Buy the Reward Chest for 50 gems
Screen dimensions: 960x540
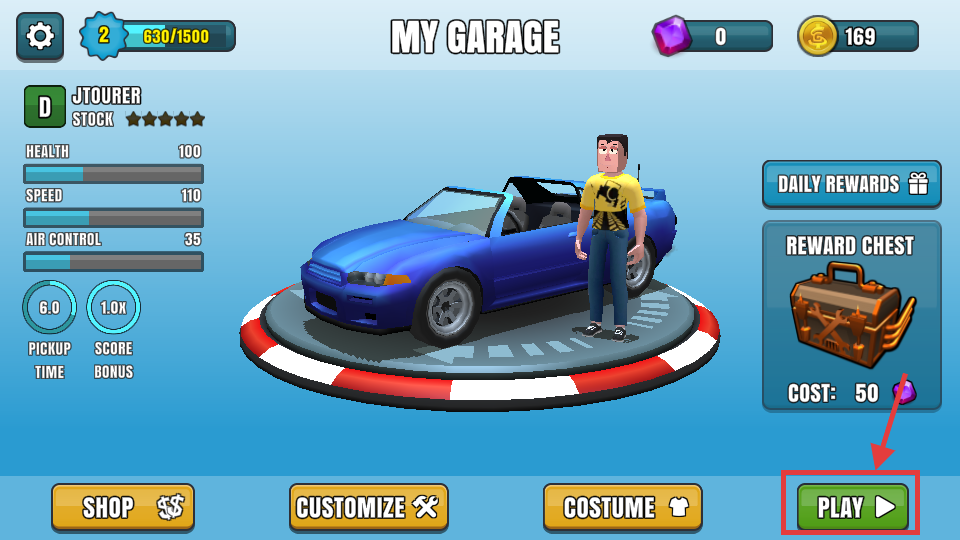[851, 315]
